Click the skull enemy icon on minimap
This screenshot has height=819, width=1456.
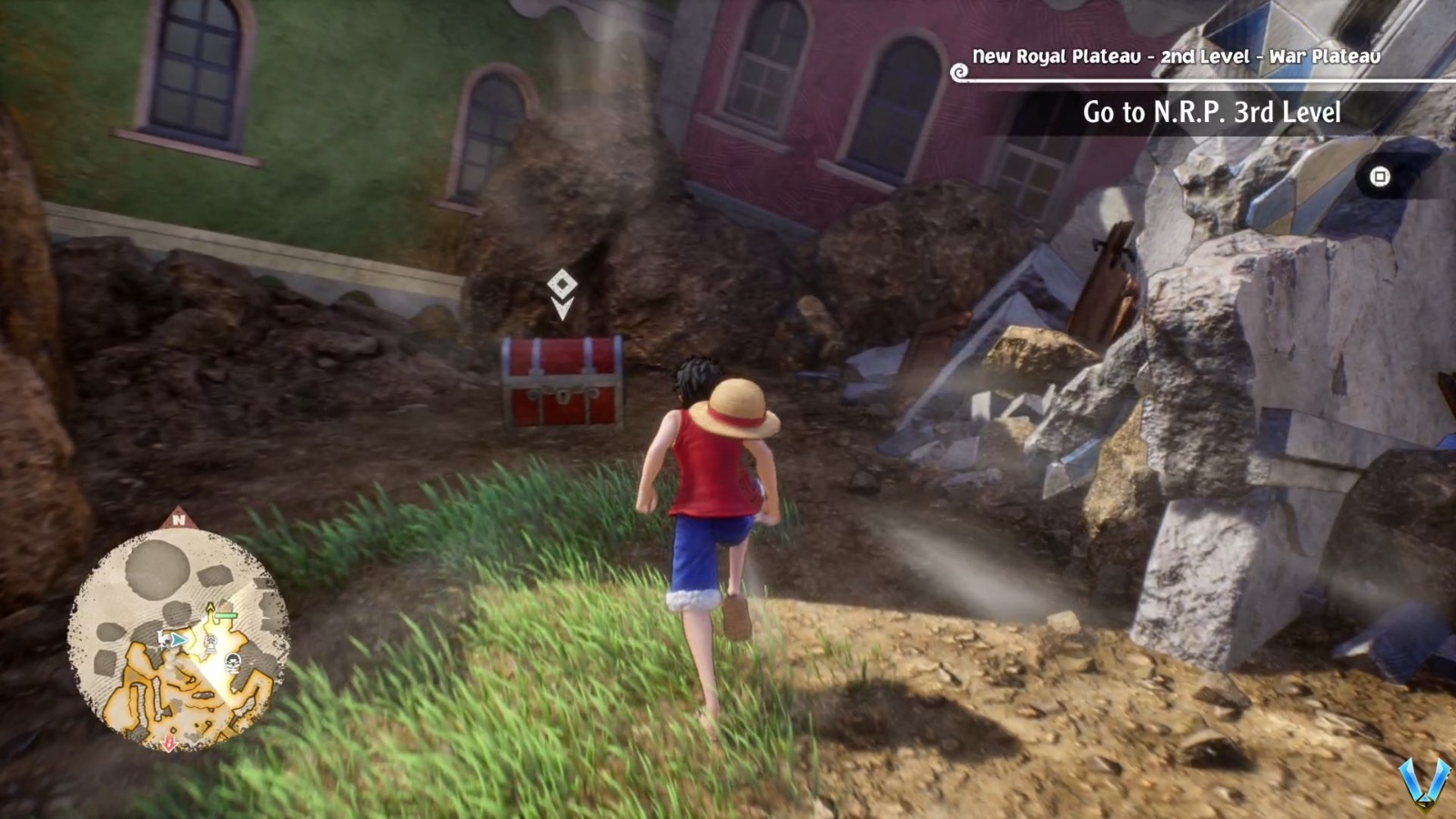tap(231, 662)
